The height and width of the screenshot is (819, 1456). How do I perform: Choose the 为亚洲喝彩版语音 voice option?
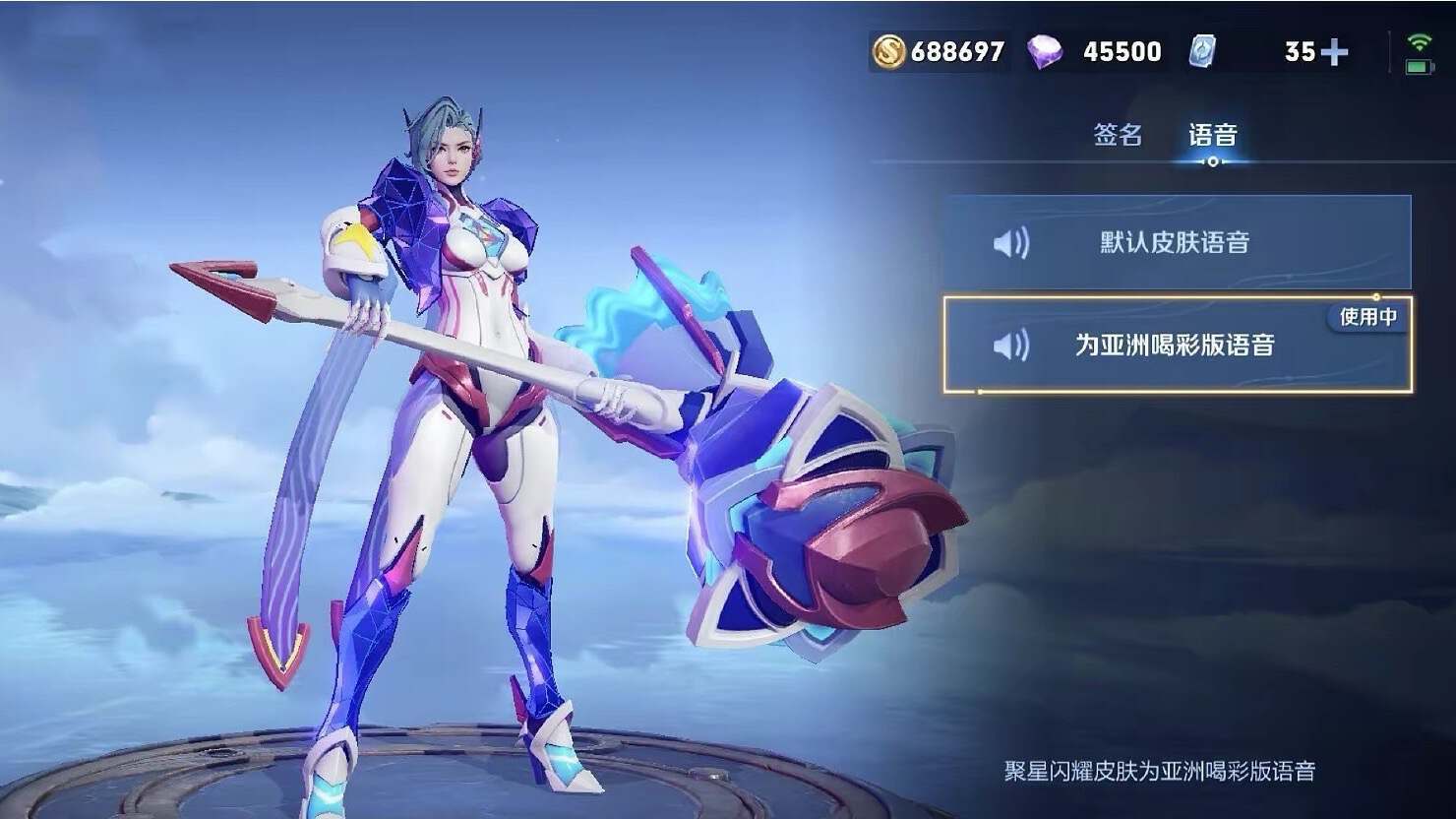coord(1176,345)
